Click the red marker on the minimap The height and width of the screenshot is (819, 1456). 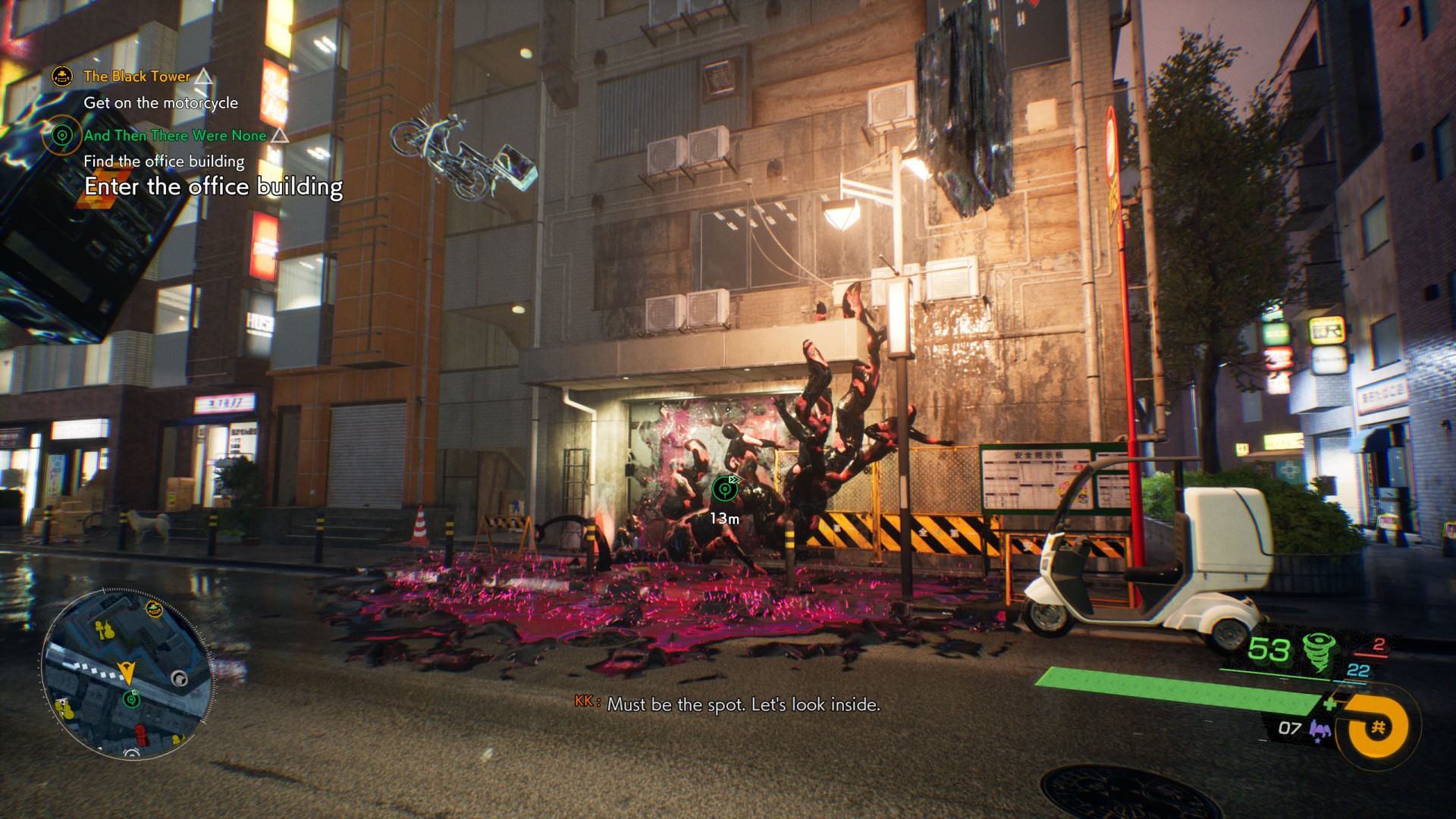pos(140,734)
